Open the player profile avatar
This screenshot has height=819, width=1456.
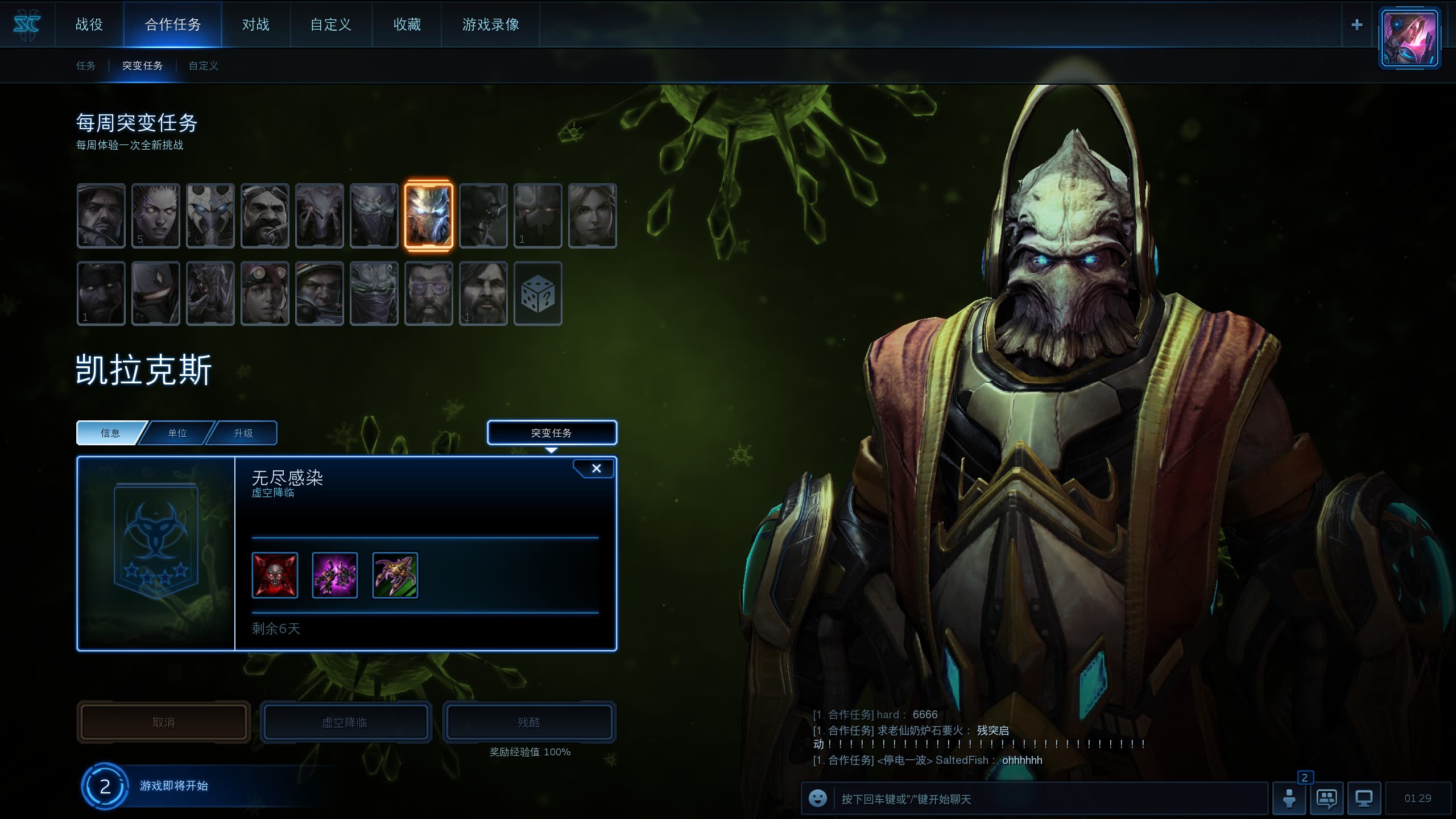point(1409,38)
